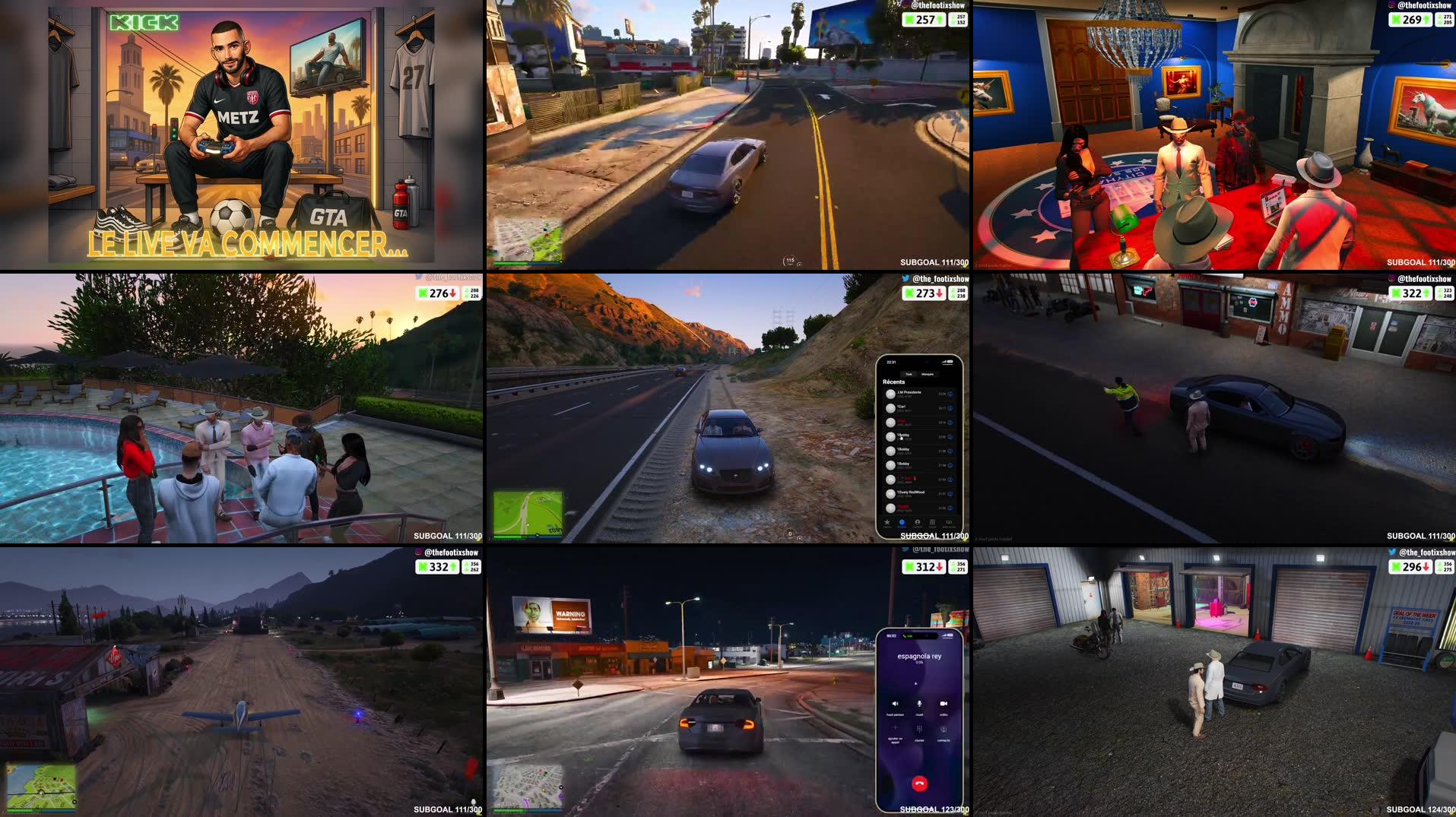Click the green subscriber arrow indicator
Viewport: 1456px width, 817px height.
coord(1426,21)
